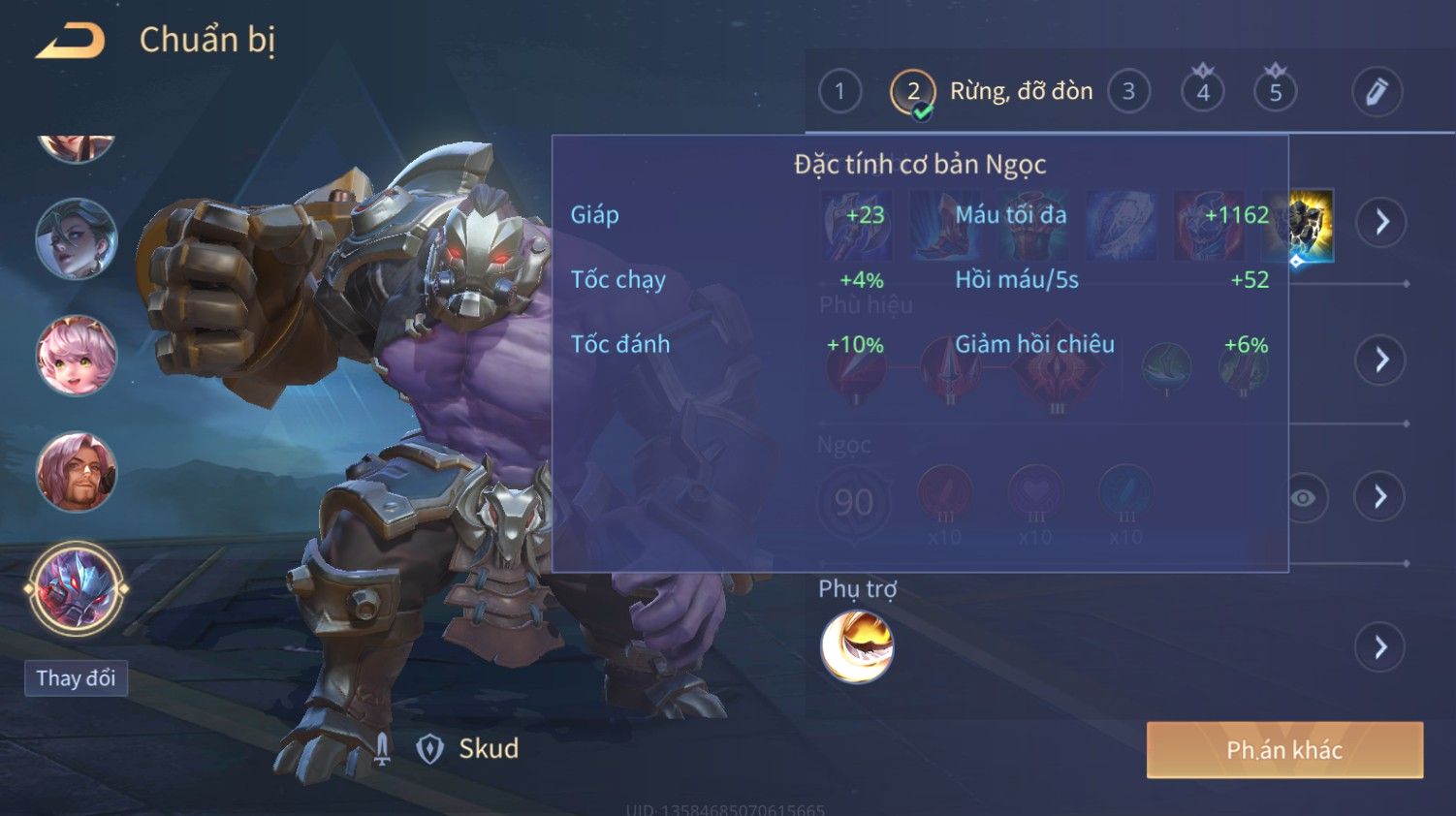Image resolution: width=1456 pixels, height=816 pixels.
Task: Expand the Phụ trợ row arrow
Action: pyautogui.click(x=1380, y=646)
